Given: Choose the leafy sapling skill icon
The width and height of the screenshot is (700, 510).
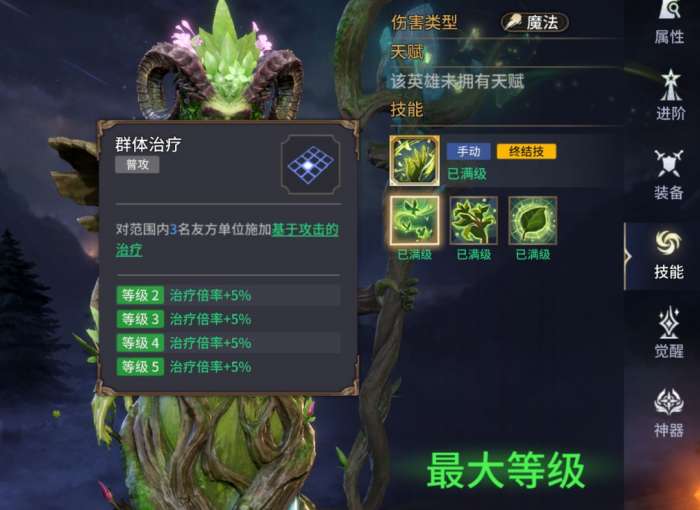Looking at the screenshot, I should (473, 221).
